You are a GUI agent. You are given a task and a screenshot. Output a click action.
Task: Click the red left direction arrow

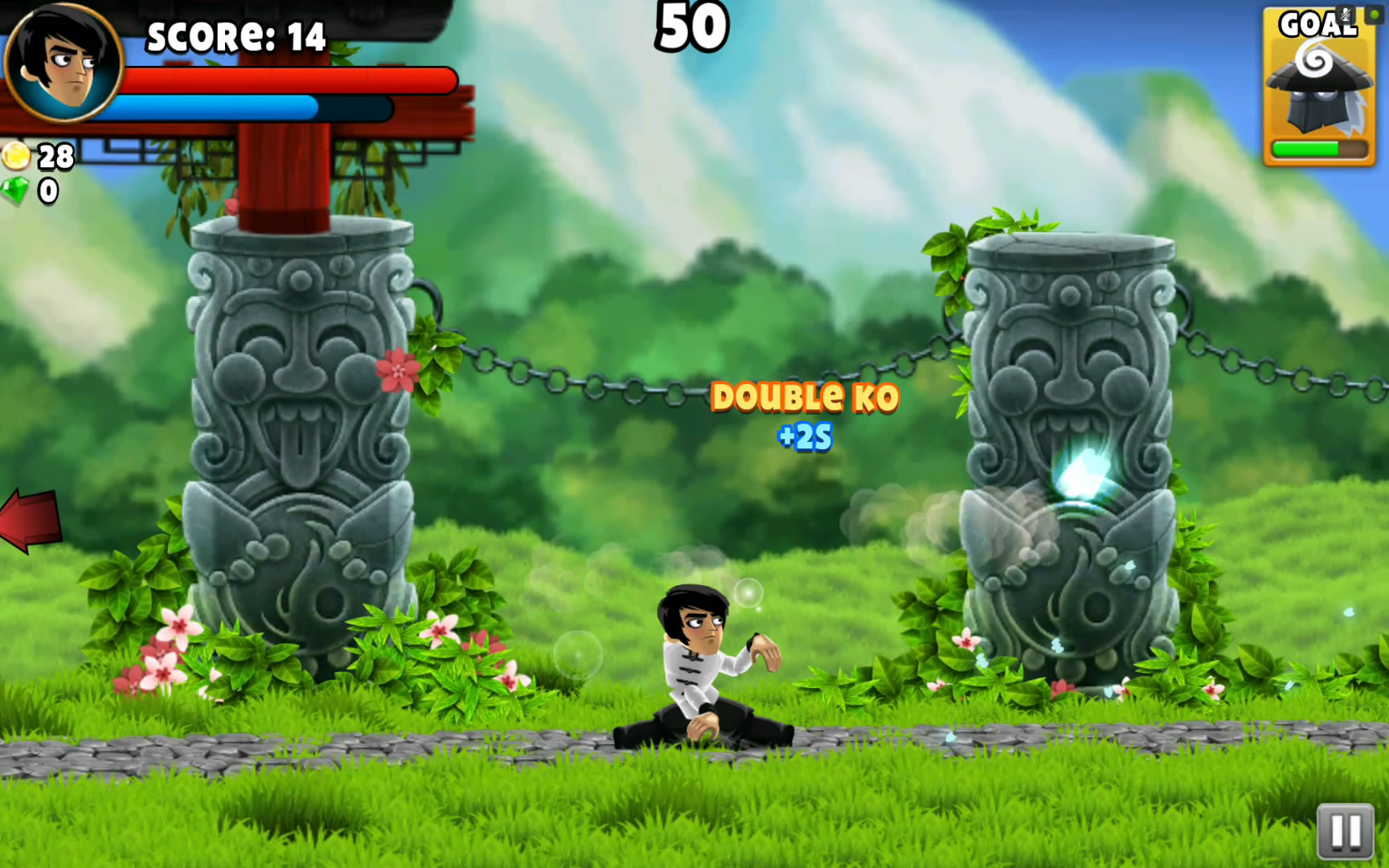[x=31, y=519]
